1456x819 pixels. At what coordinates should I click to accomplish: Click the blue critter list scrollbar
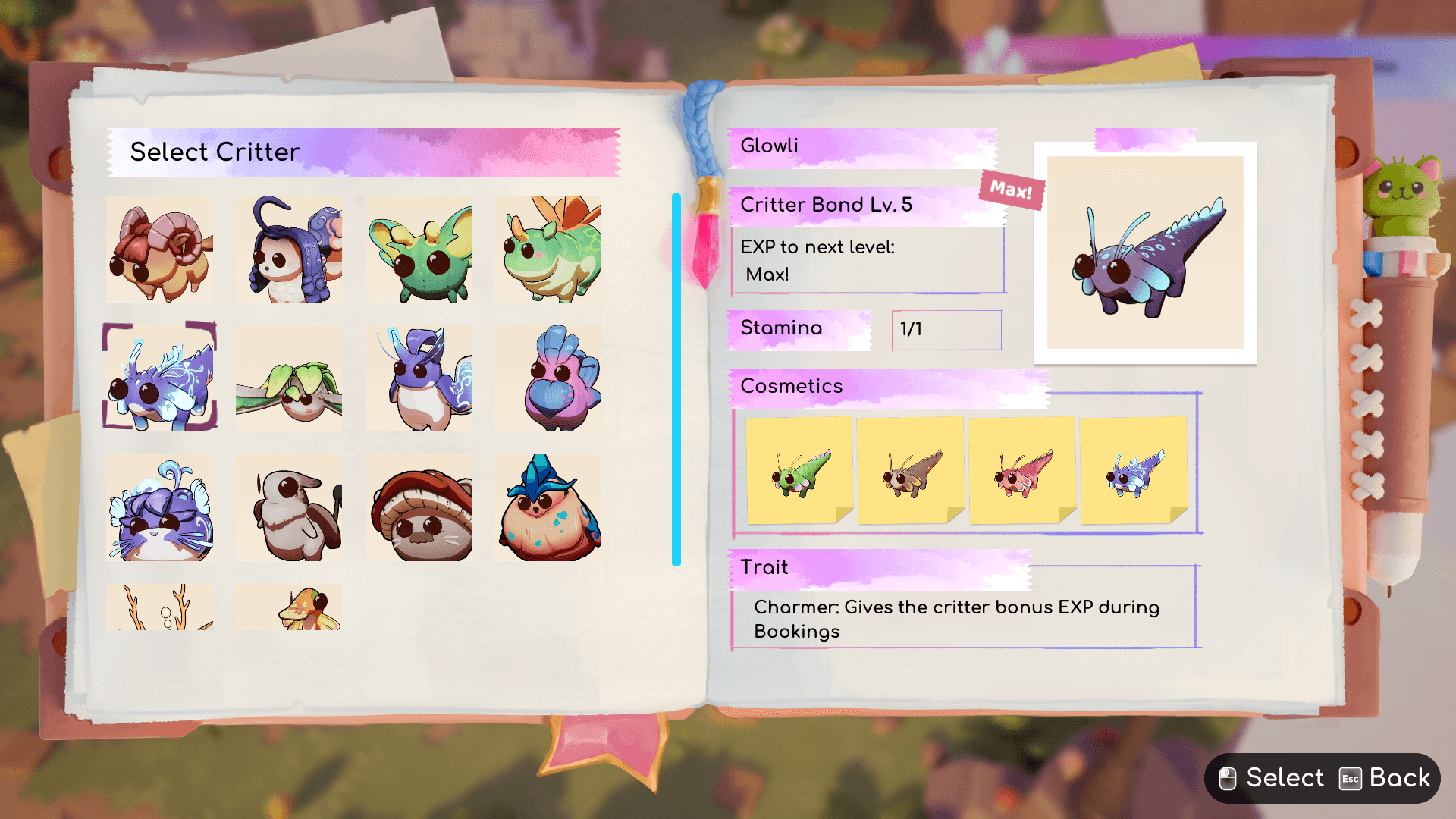point(676,379)
